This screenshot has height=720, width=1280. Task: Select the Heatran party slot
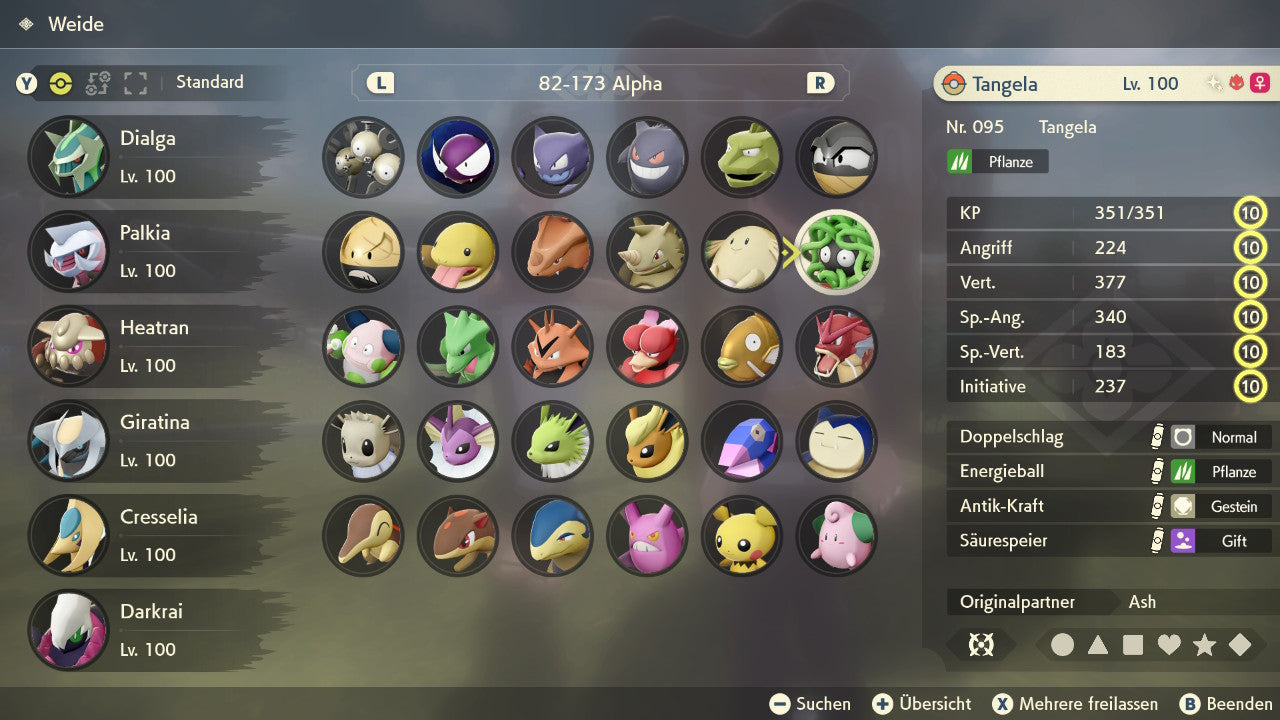[x=150, y=346]
